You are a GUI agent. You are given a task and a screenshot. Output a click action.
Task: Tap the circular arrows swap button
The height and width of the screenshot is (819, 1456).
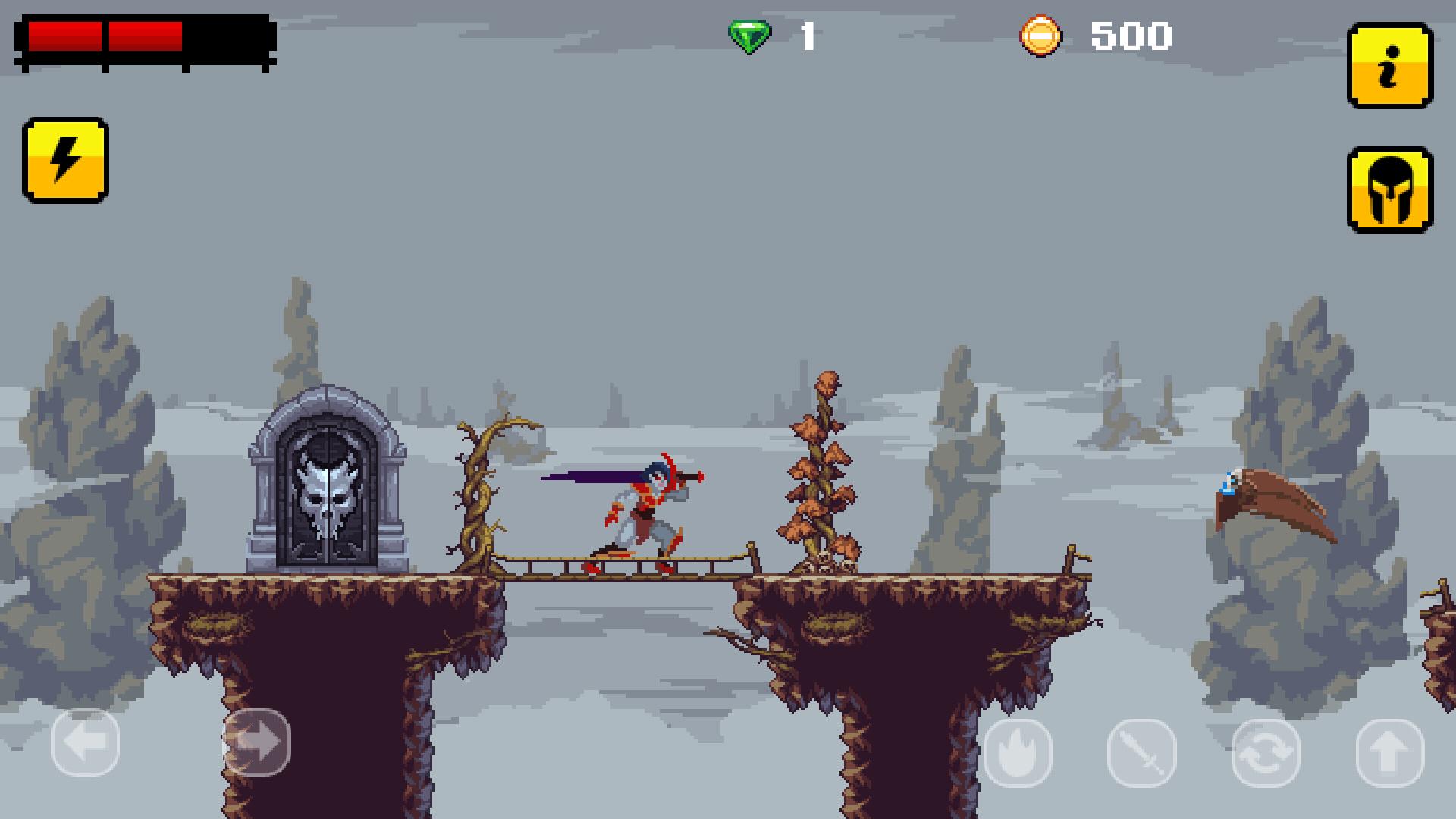point(1266,753)
